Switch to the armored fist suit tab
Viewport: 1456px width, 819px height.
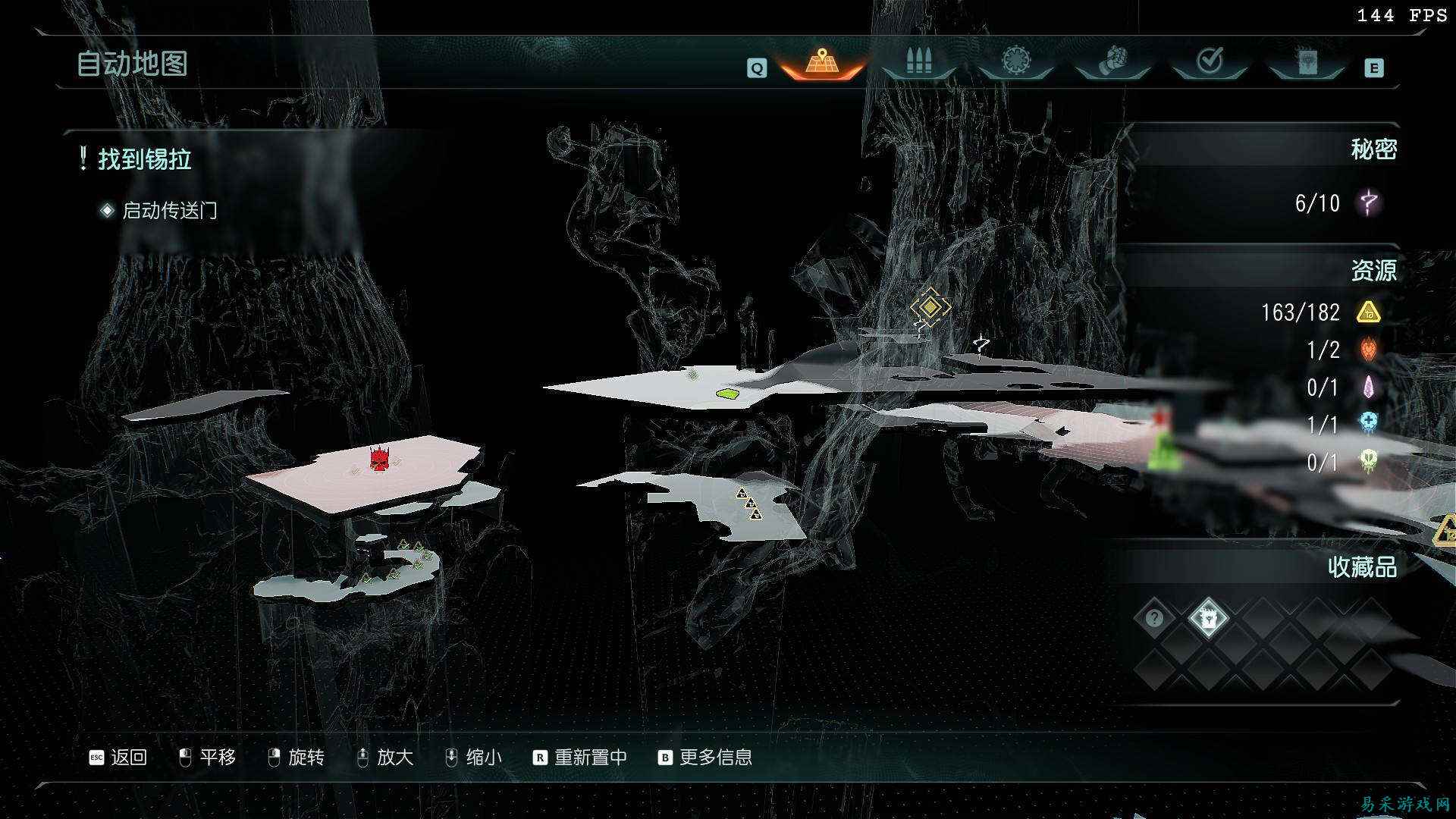coord(1112,61)
